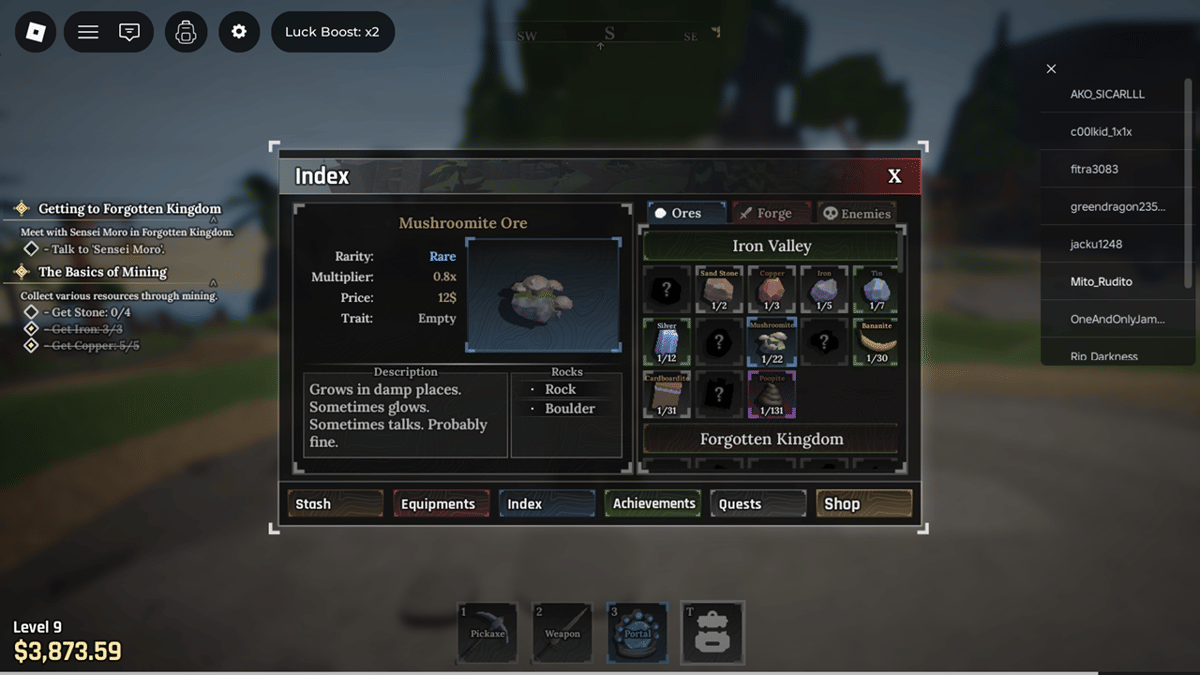Viewport: 1200px width, 675px height.
Task: Open the Roblox settings gear
Action: point(238,32)
